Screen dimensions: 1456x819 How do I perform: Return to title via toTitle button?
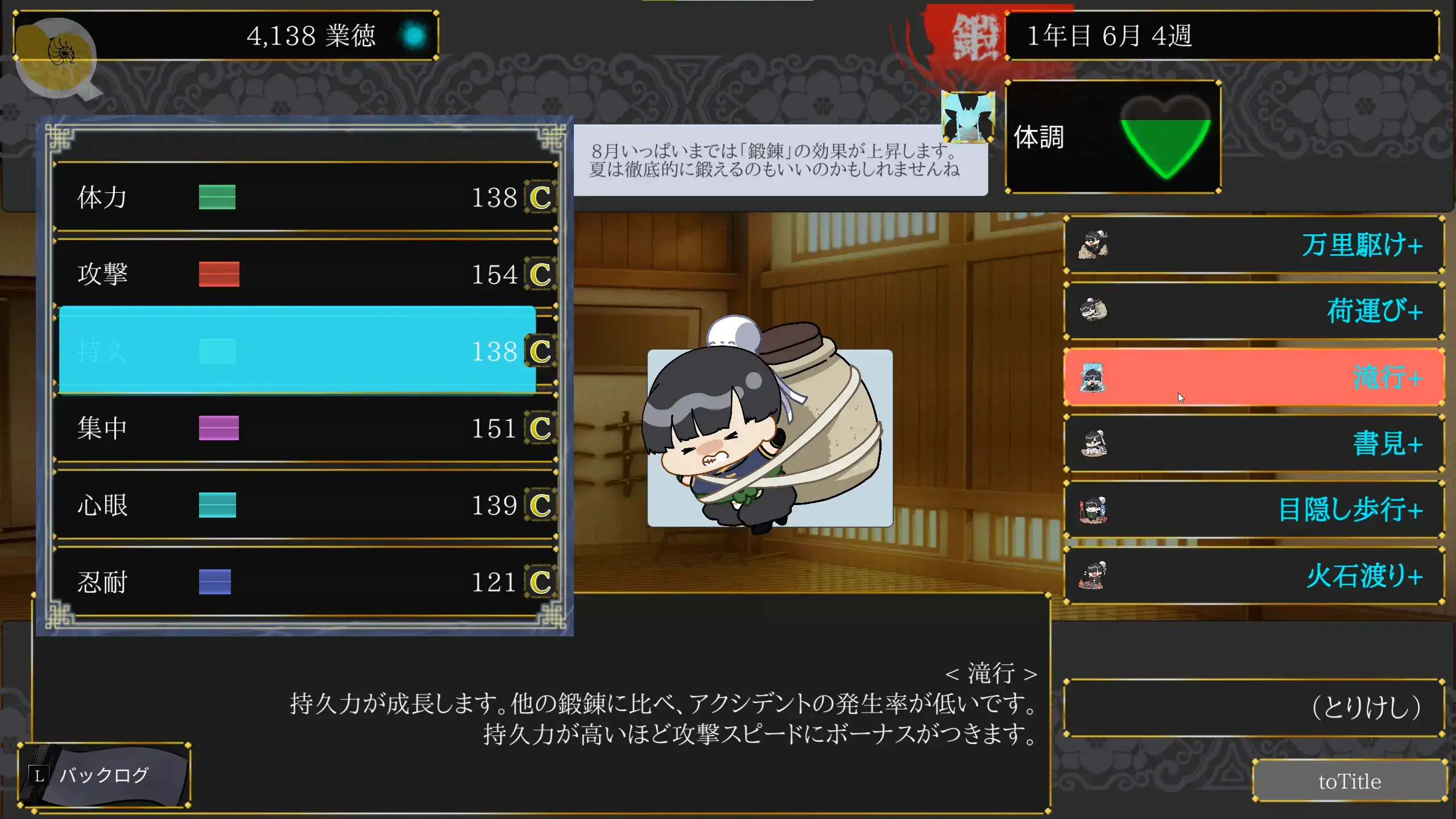tap(1349, 781)
